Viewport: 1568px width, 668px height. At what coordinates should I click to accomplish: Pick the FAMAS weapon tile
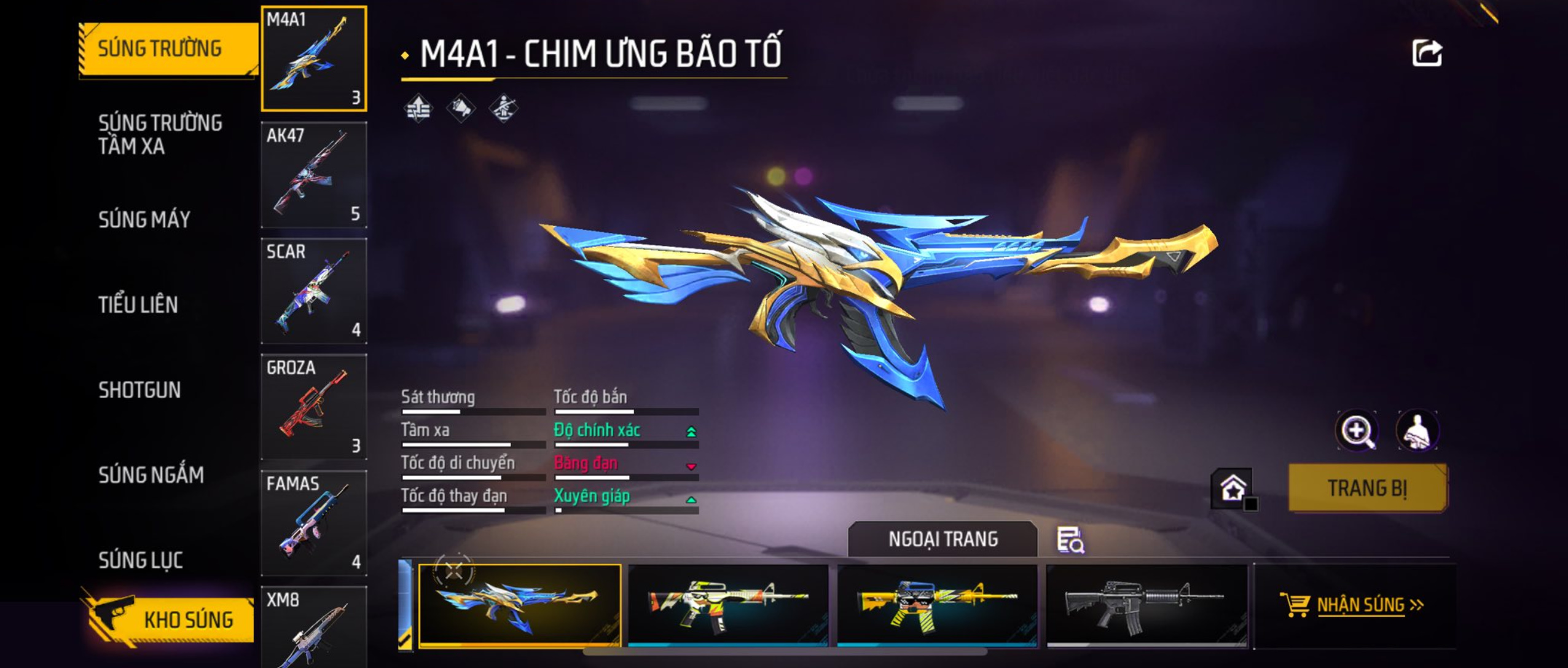pyautogui.click(x=314, y=523)
